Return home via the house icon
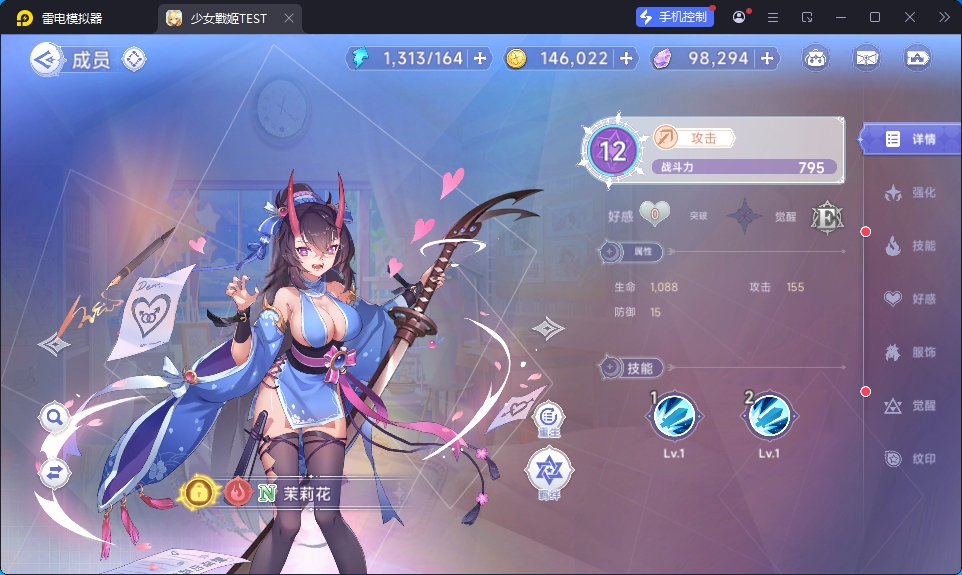The image size is (962, 575). [x=917, y=58]
